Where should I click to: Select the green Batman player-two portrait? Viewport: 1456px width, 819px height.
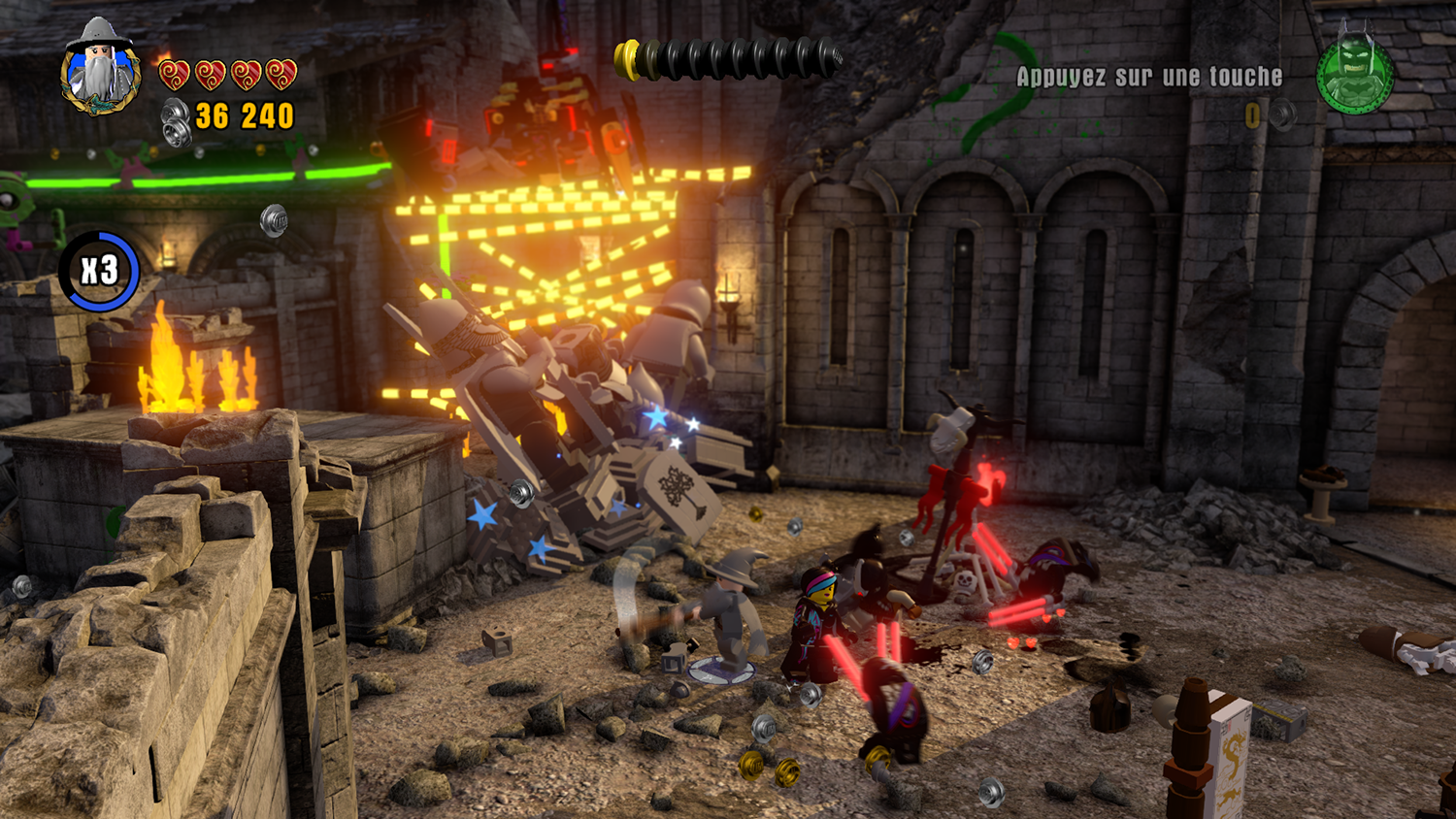pyautogui.click(x=1355, y=74)
